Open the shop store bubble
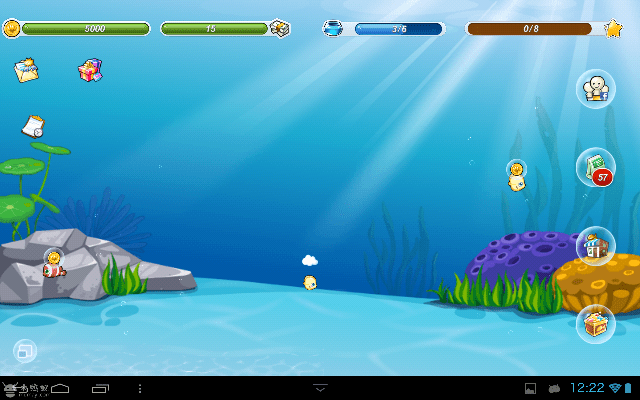Viewport: 640px width, 400px height. coord(595,245)
